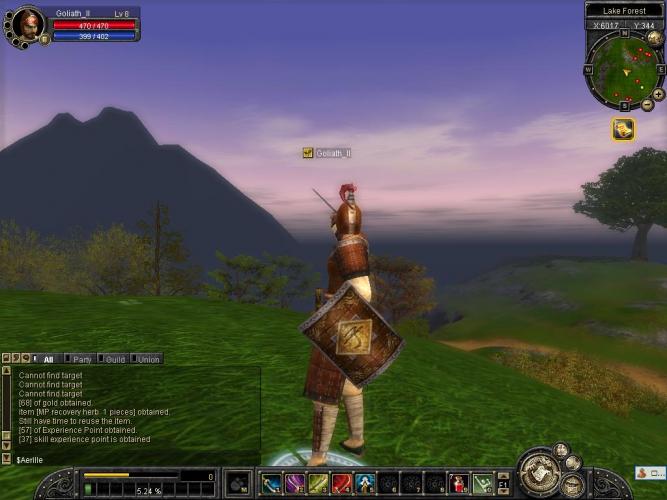Open the chat overlay tray icon
This screenshot has width=667, height=500.
click(x=649, y=473)
